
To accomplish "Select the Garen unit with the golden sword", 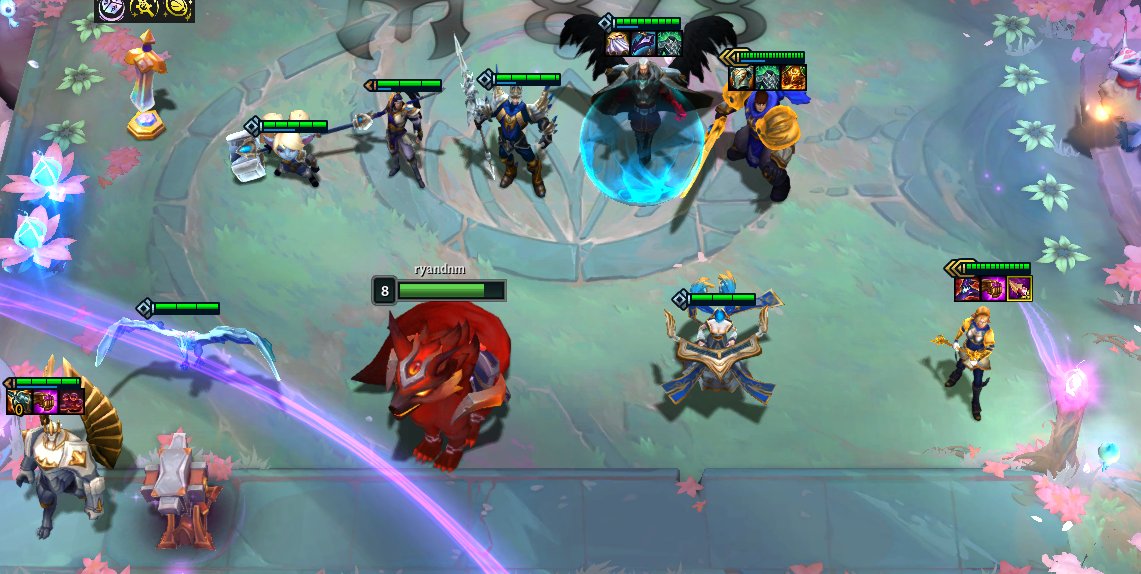I will (760, 142).
